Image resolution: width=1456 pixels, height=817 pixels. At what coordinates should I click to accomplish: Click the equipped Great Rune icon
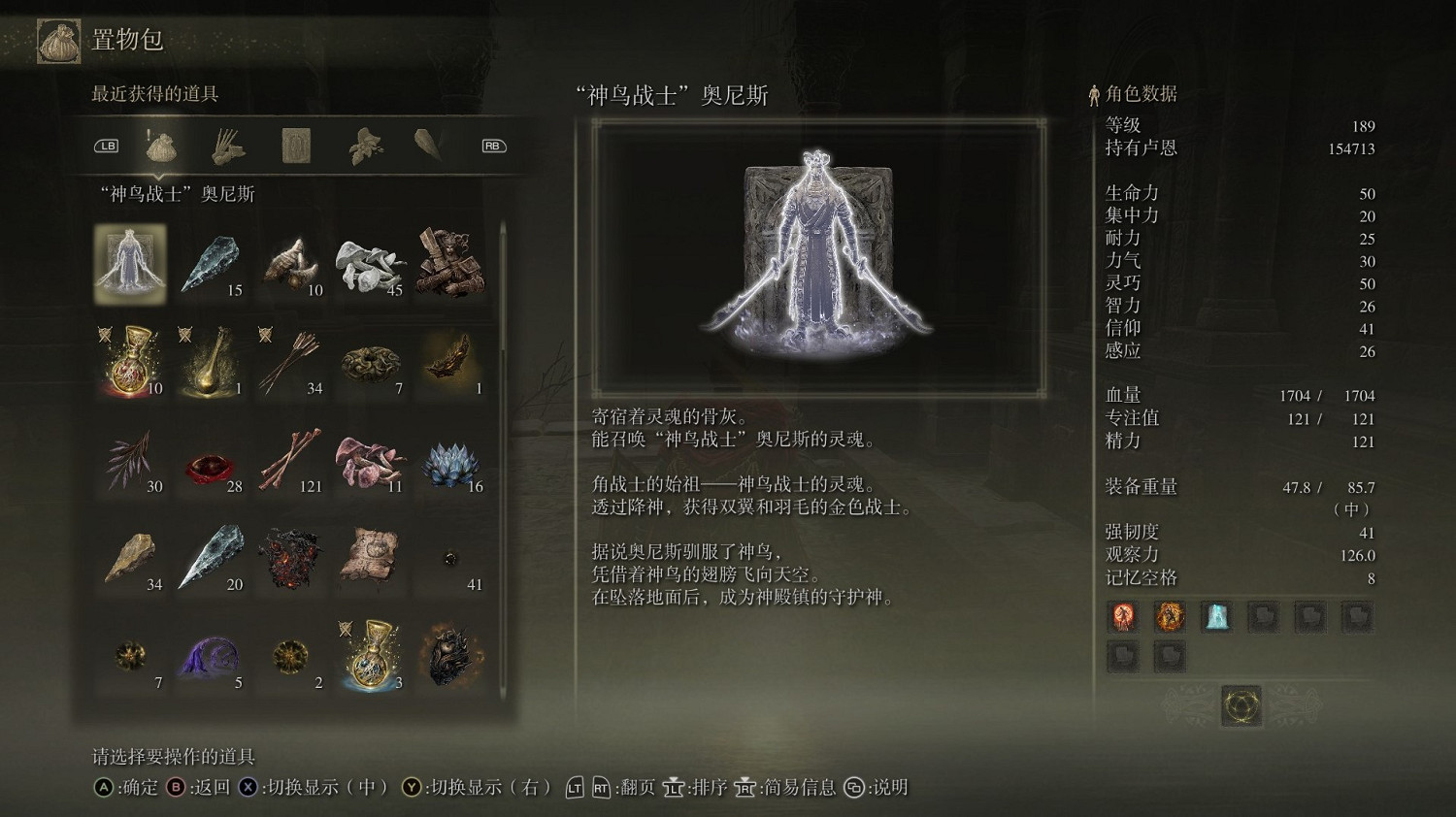[x=1242, y=707]
